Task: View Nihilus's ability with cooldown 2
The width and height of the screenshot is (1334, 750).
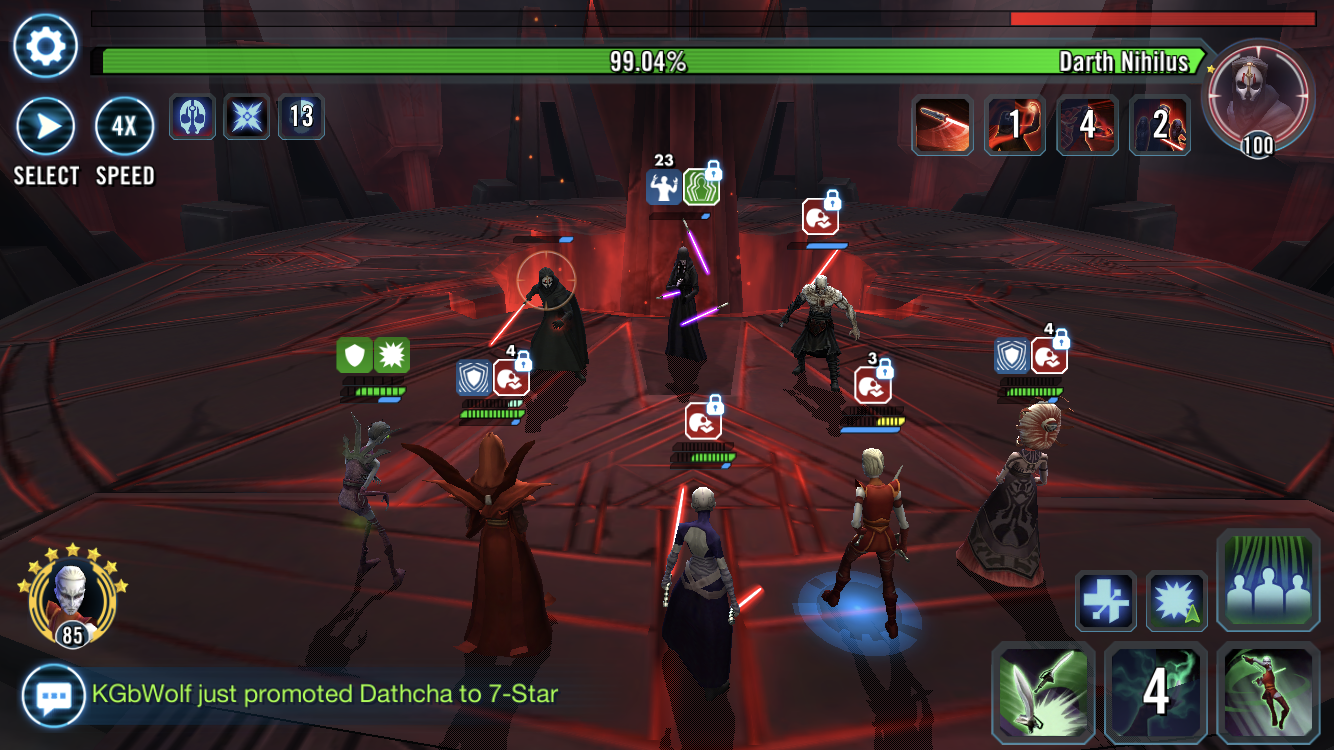Action: (x=1160, y=126)
